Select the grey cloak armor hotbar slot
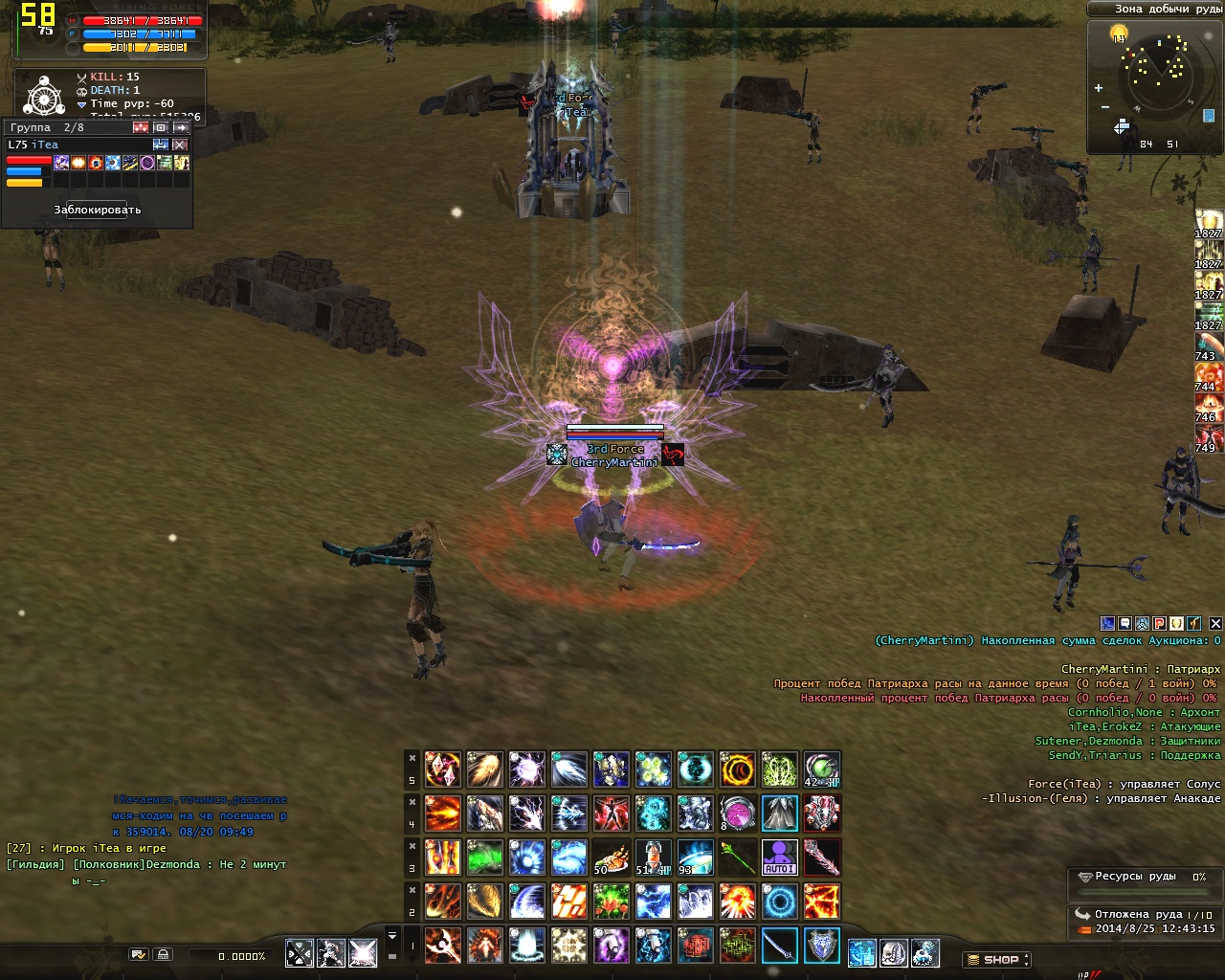The width and height of the screenshot is (1225, 980). tap(780, 813)
